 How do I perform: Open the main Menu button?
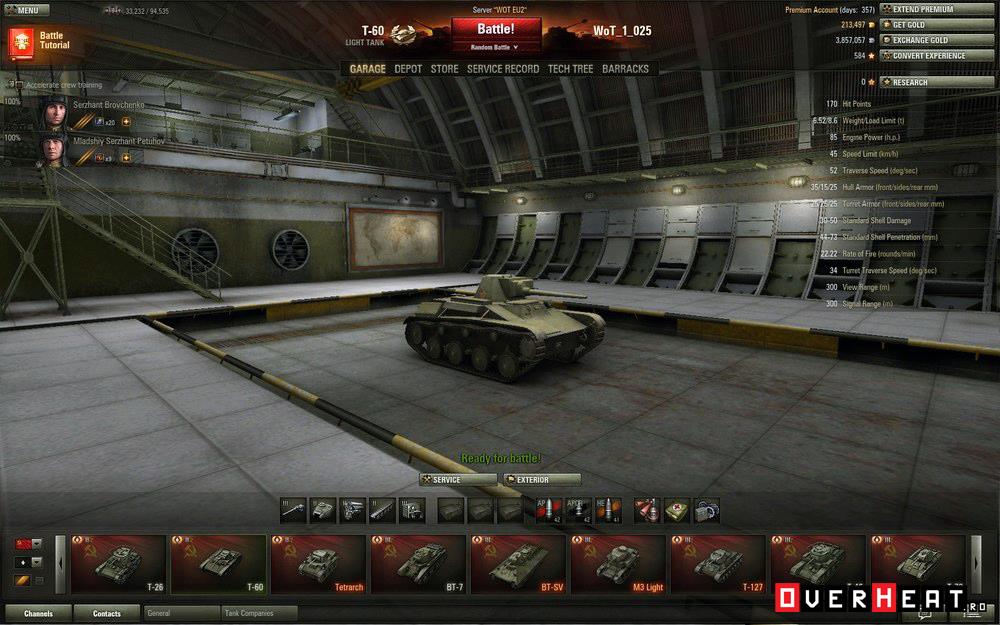pyautogui.click(x=27, y=10)
